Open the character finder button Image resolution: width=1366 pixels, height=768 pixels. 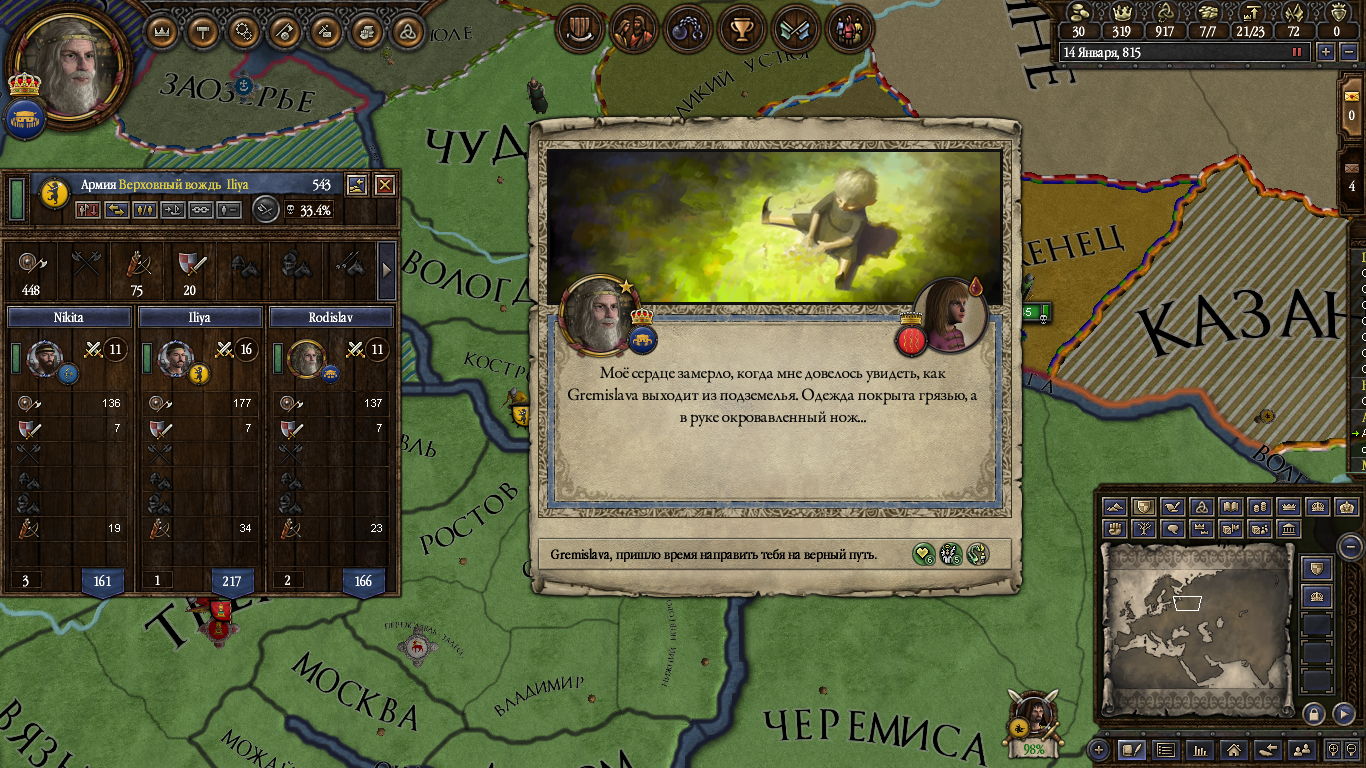coord(1301,749)
